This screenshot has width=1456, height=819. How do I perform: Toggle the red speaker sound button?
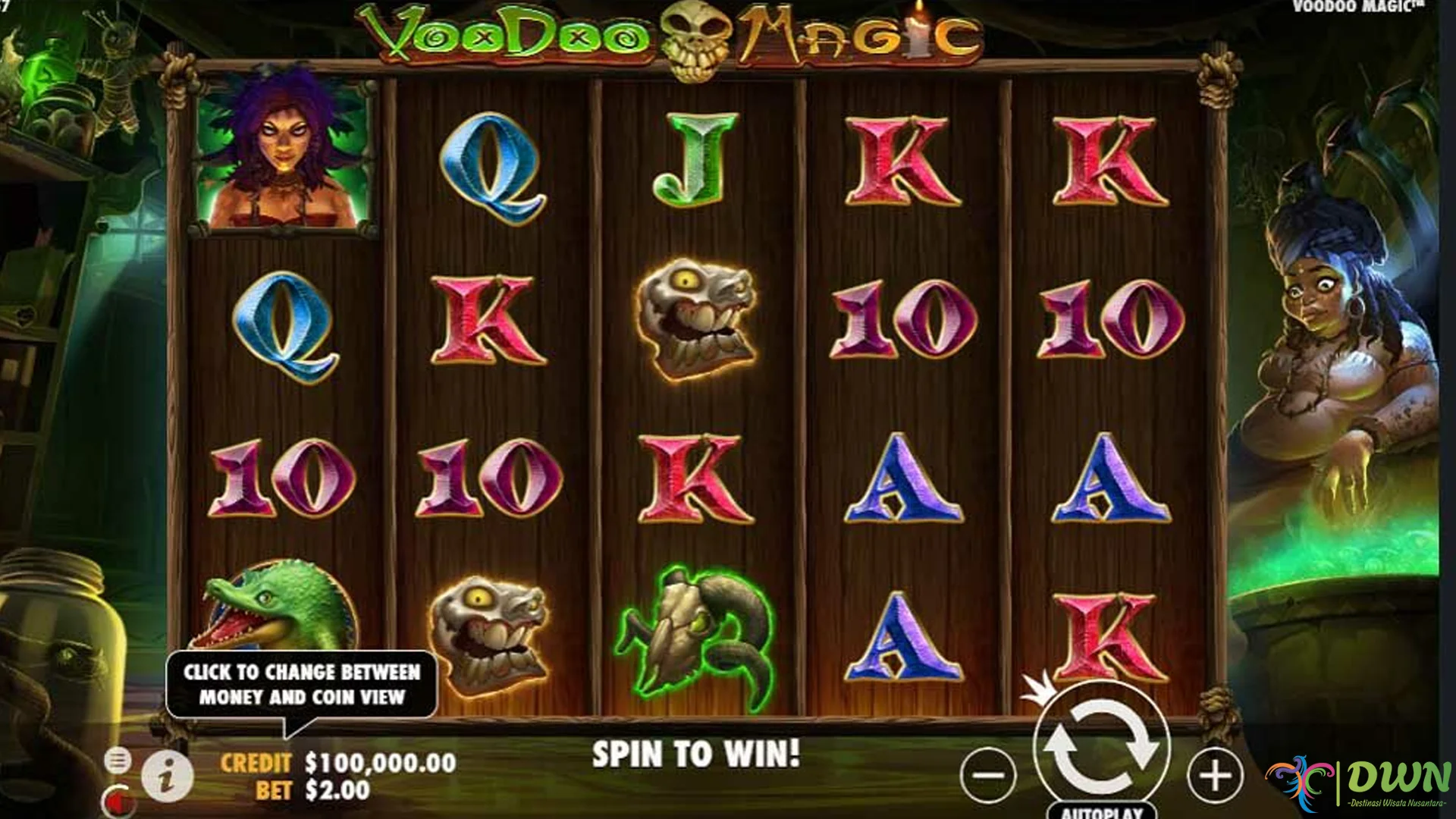[118, 799]
